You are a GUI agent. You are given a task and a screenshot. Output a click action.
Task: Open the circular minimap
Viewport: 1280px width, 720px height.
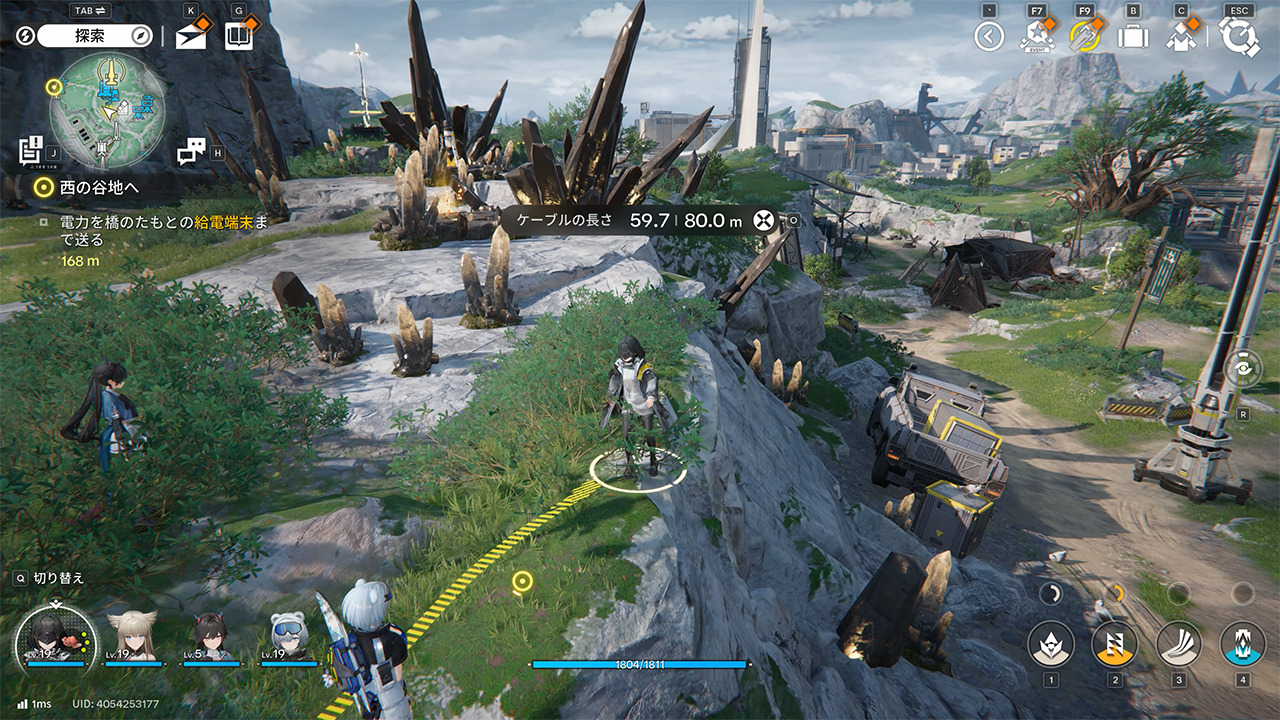(x=107, y=110)
